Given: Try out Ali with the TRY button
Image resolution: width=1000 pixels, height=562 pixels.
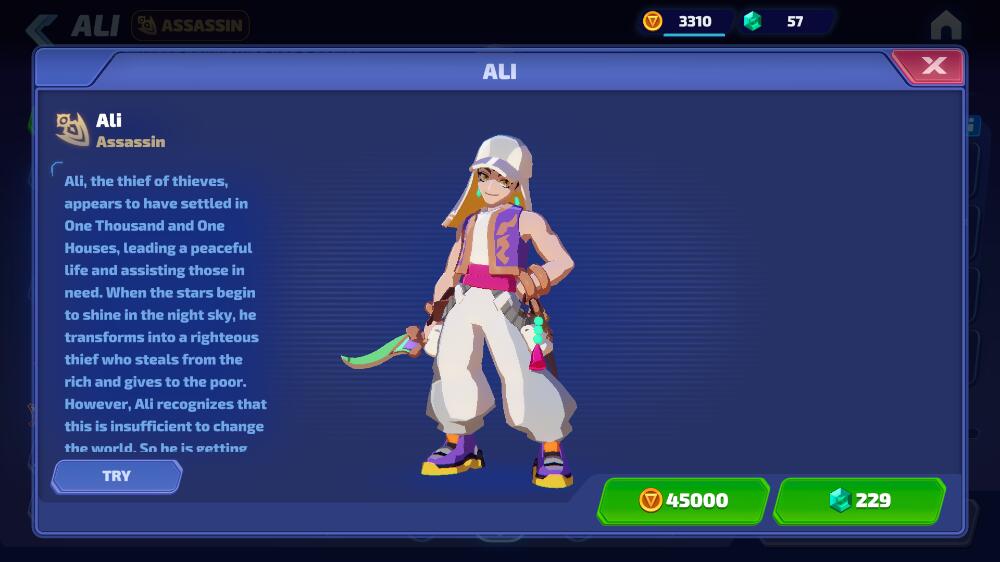Looking at the screenshot, I should coord(116,476).
